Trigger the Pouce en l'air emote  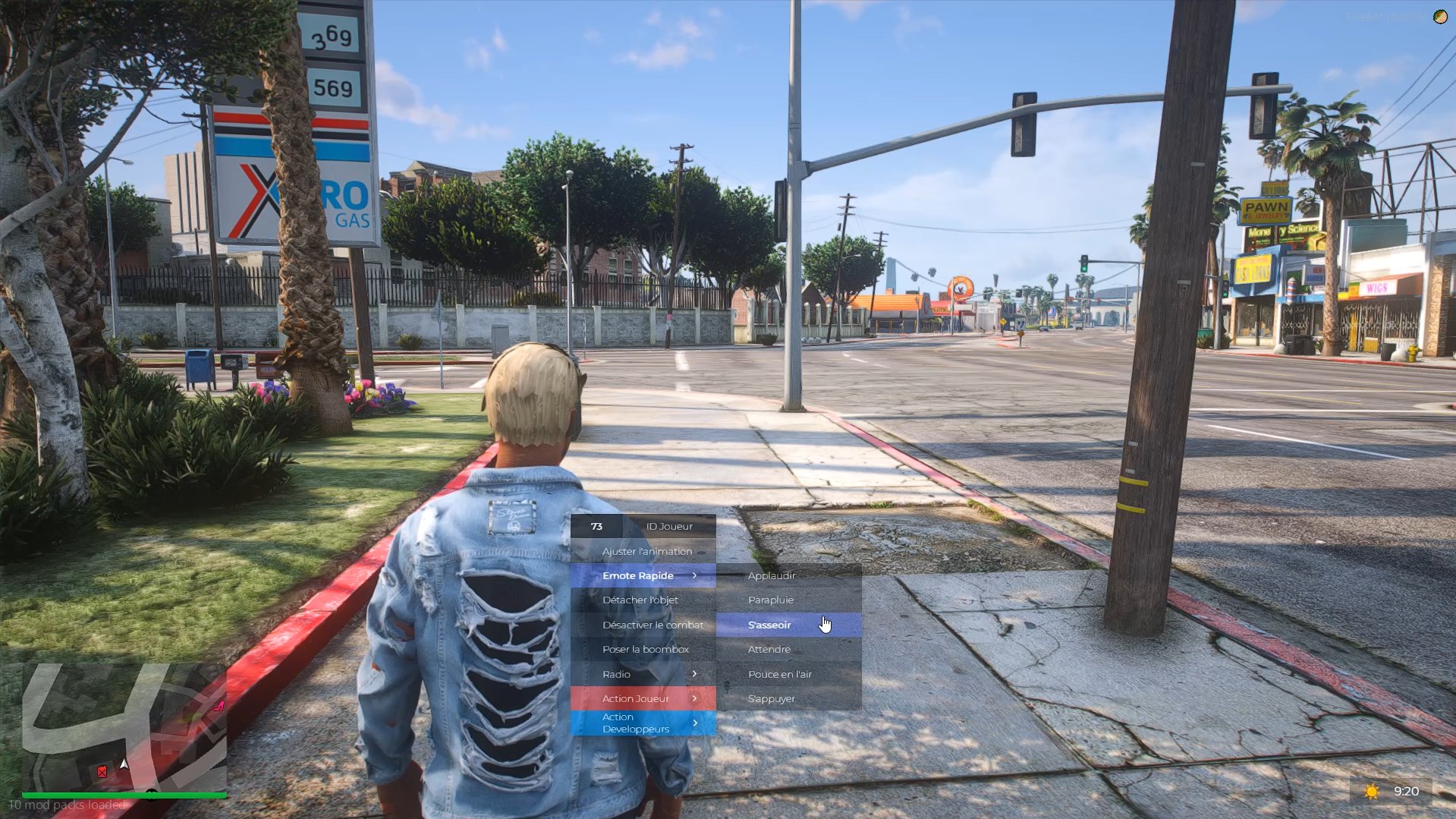point(788,674)
